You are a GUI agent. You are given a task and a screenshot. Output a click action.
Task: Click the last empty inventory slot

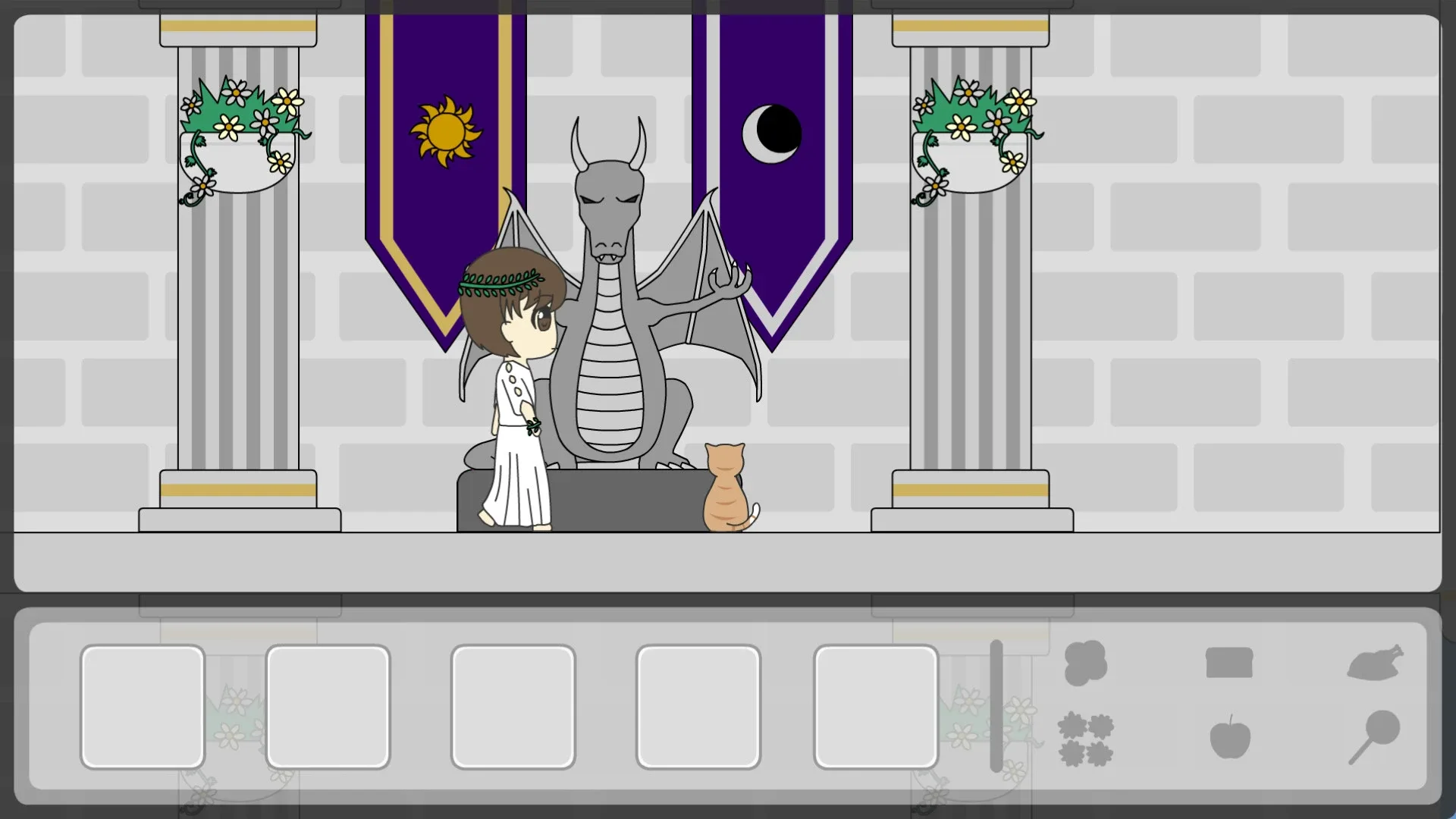875,706
